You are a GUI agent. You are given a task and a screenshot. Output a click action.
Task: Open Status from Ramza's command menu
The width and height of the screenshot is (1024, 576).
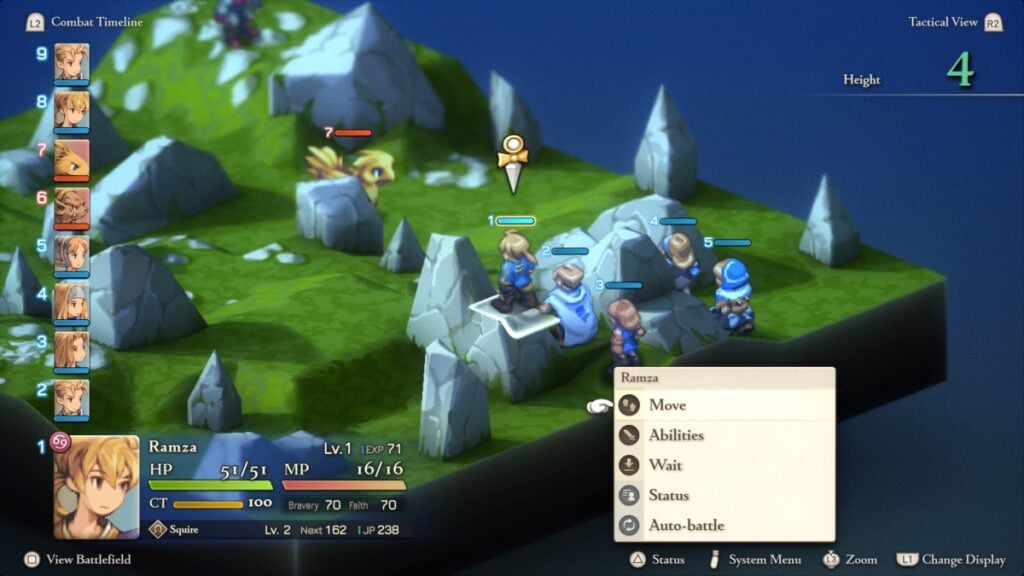pos(668,495)
